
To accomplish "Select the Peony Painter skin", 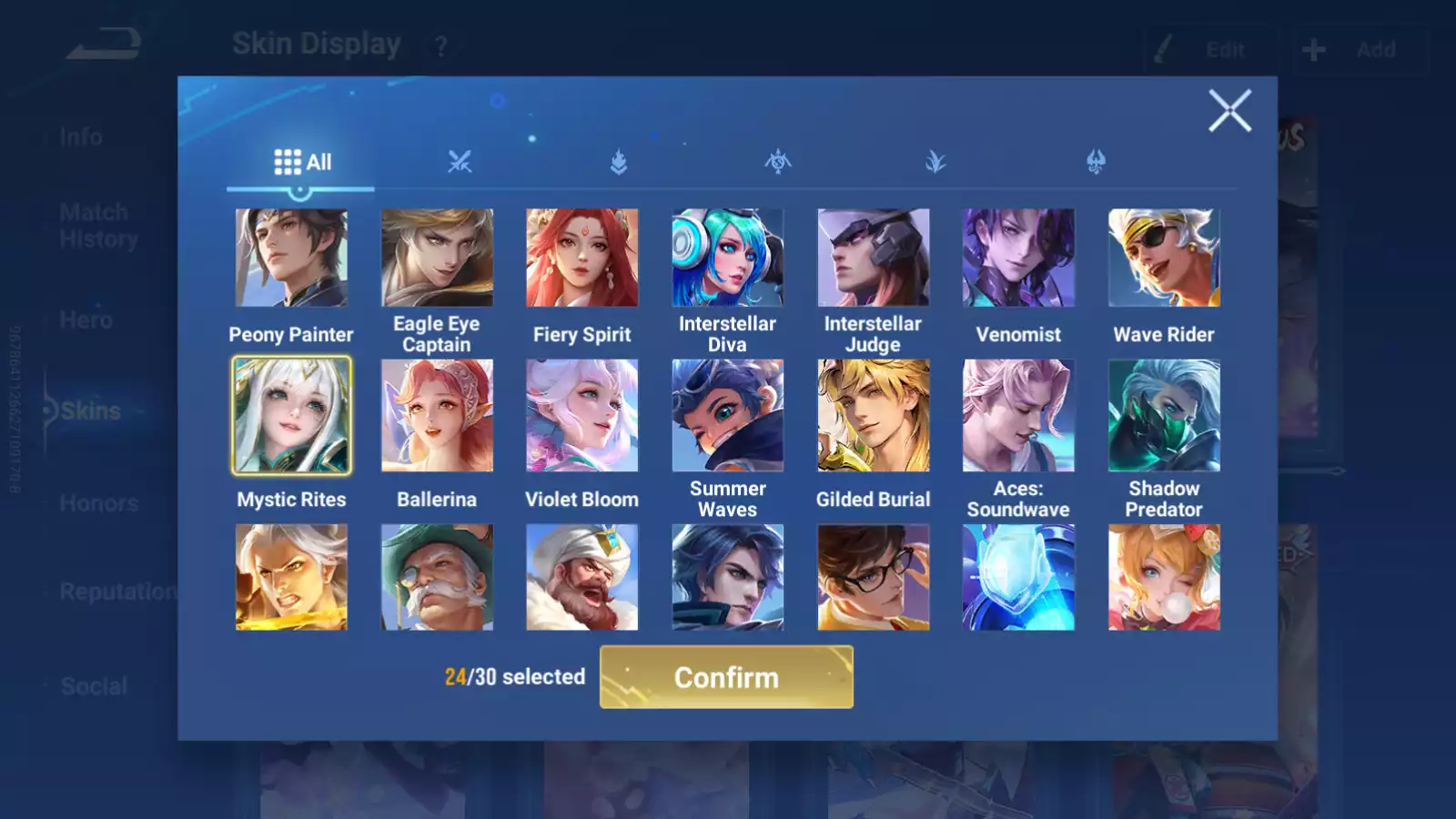I will 291,258.
